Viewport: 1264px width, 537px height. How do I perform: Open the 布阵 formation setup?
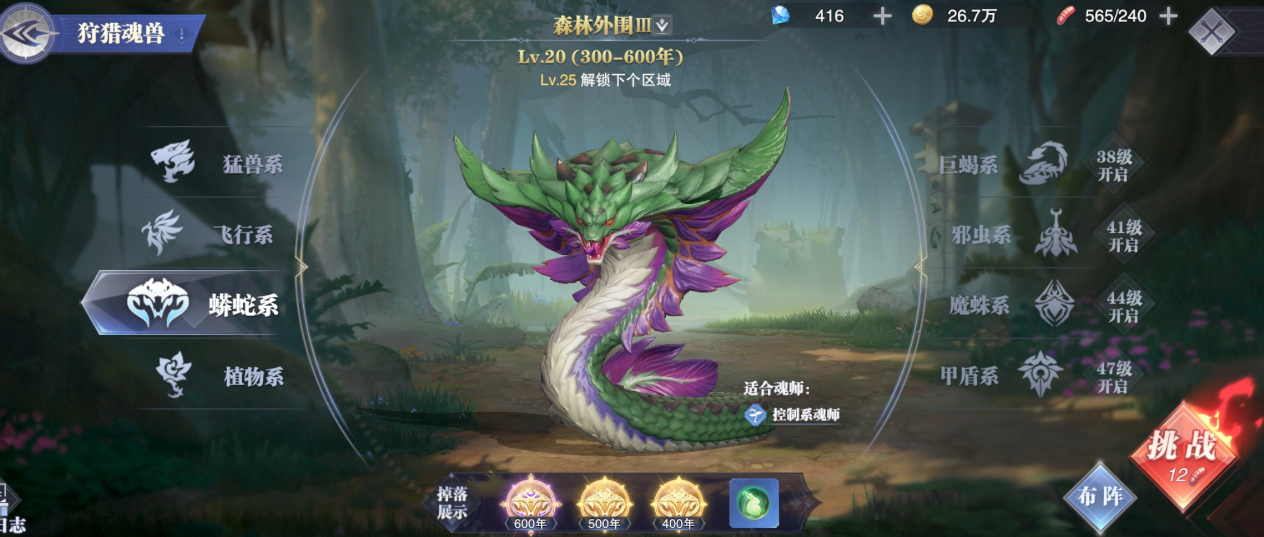1101,497
